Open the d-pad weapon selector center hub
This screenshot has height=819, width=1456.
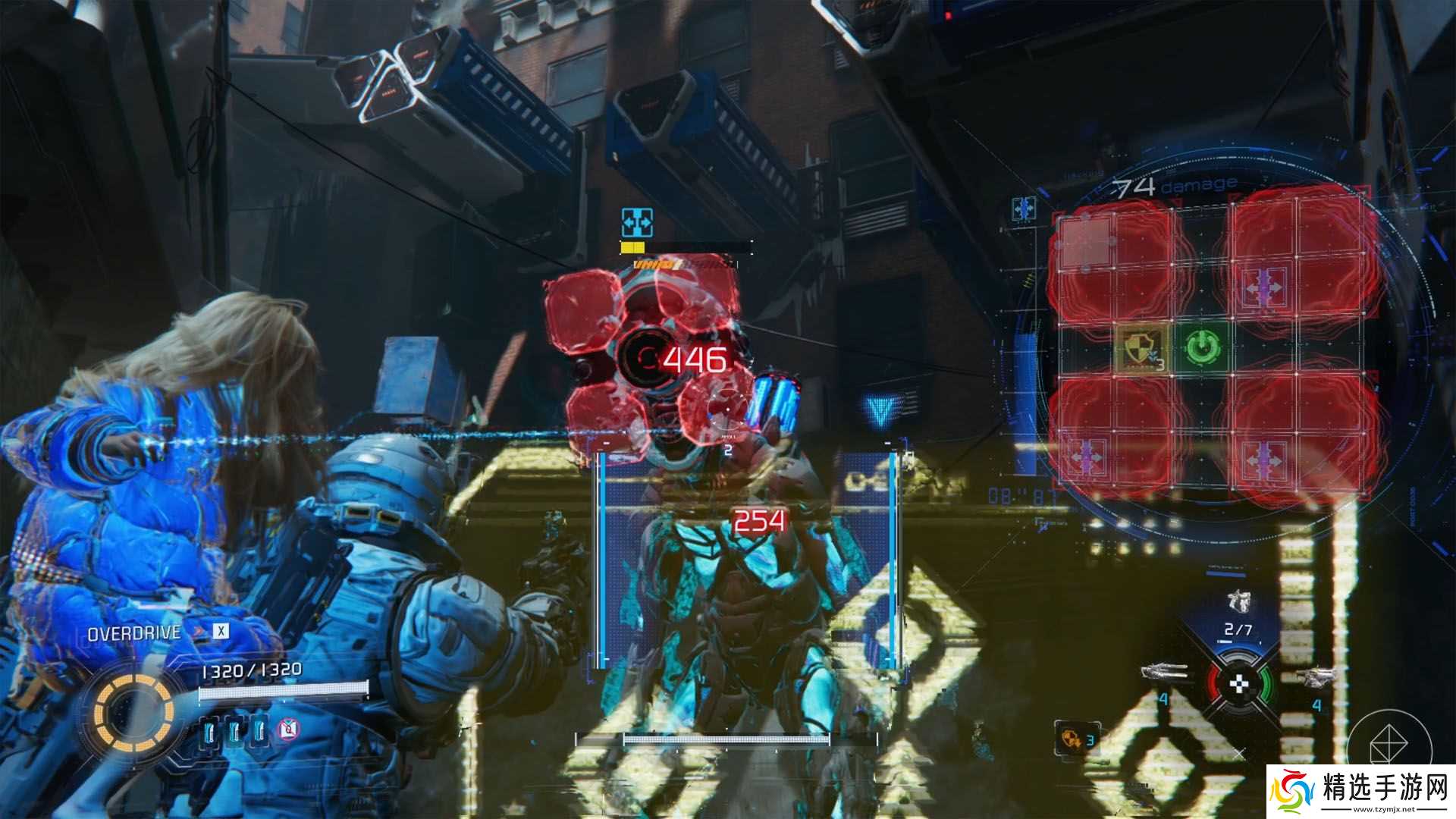(1239, 682)
